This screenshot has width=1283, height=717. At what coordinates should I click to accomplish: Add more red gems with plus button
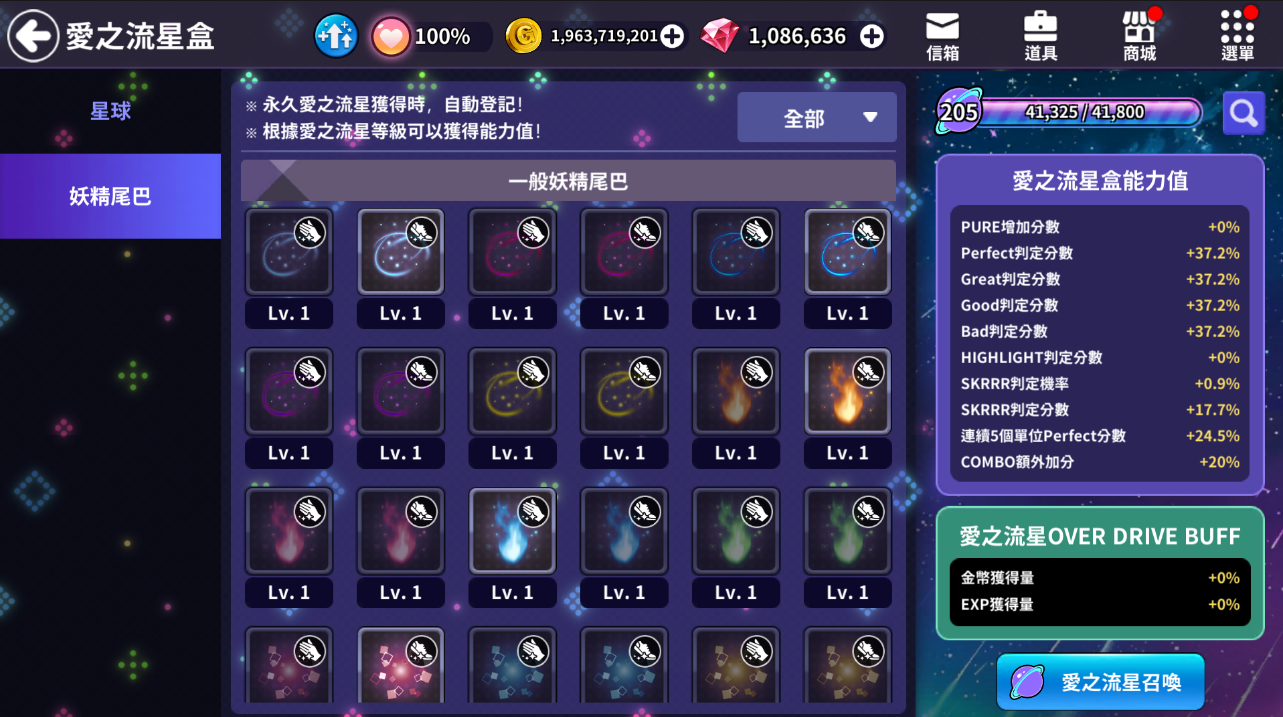pyautogui.click(x=872, y=37)
